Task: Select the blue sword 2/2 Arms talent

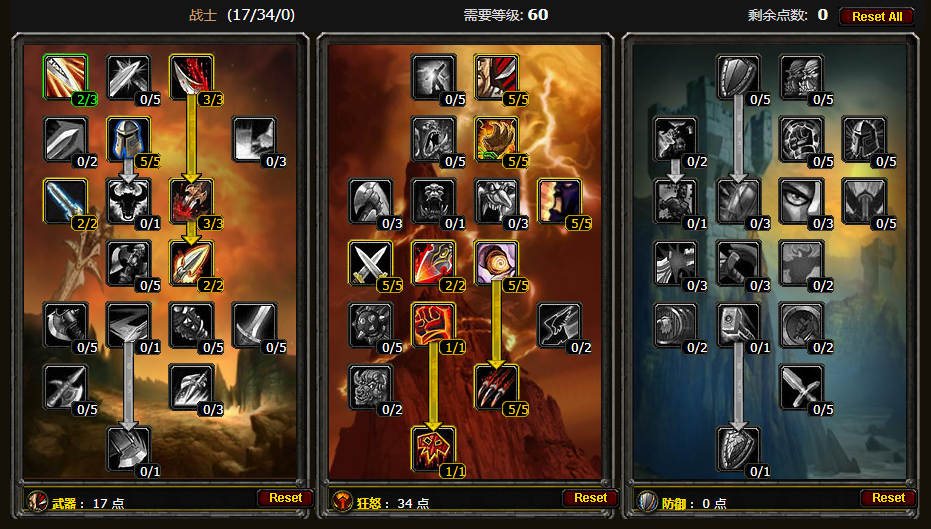Action: pos(66,201)
